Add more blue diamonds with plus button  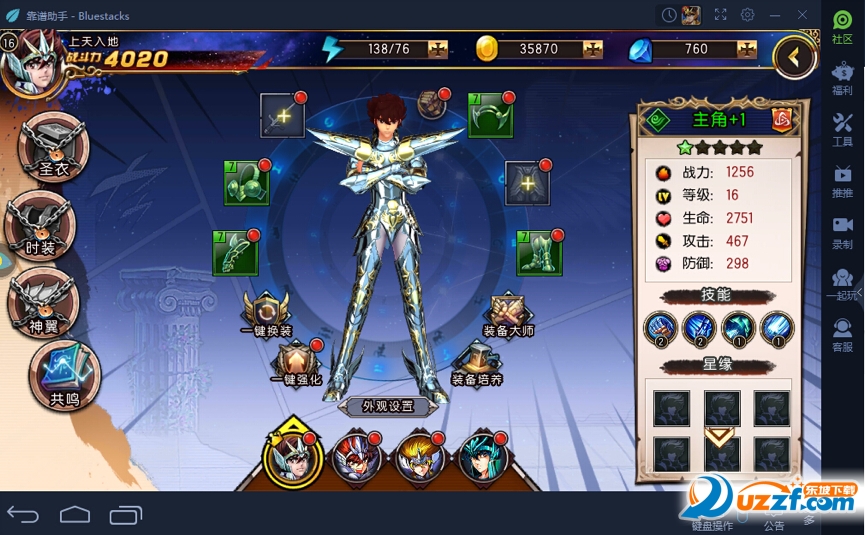(746, 49)
